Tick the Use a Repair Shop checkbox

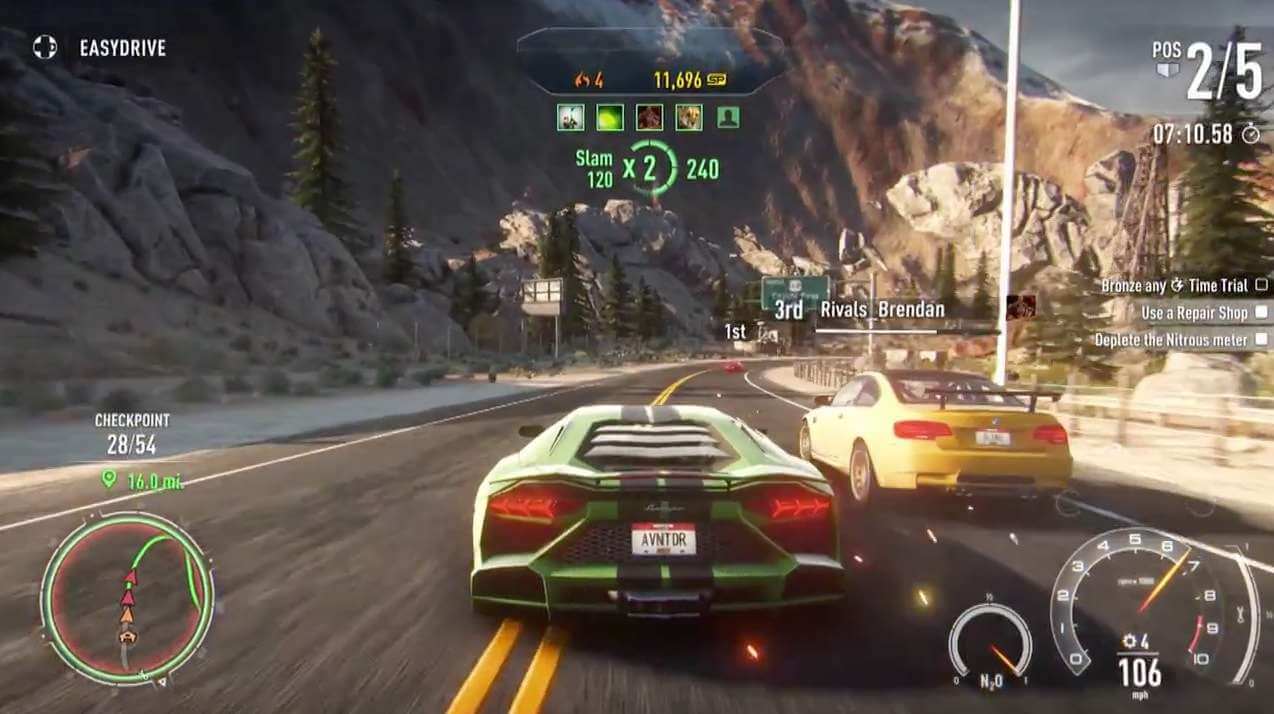point(1261,313)
